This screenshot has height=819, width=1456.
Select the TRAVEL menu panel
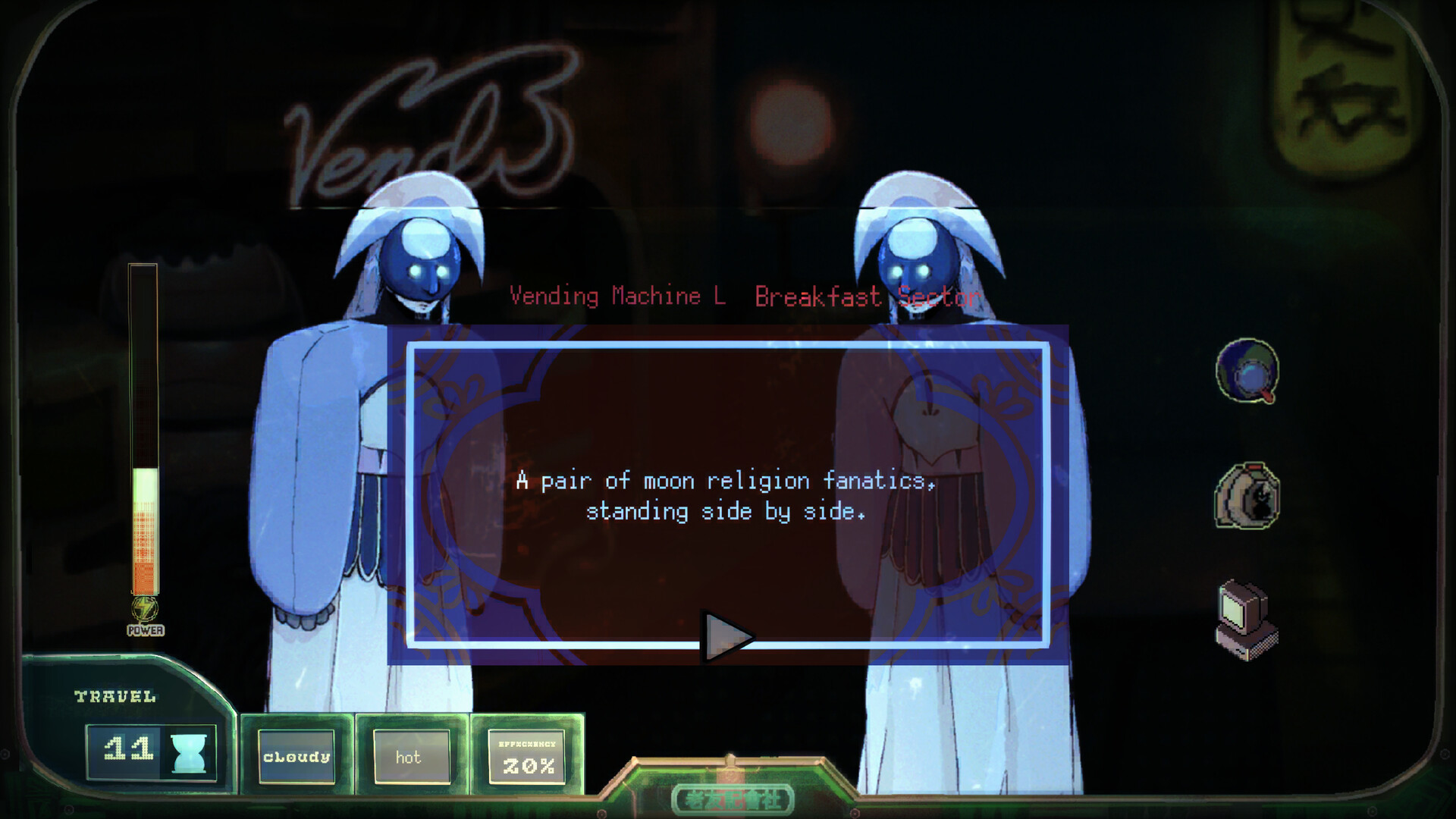click(114, 694)
